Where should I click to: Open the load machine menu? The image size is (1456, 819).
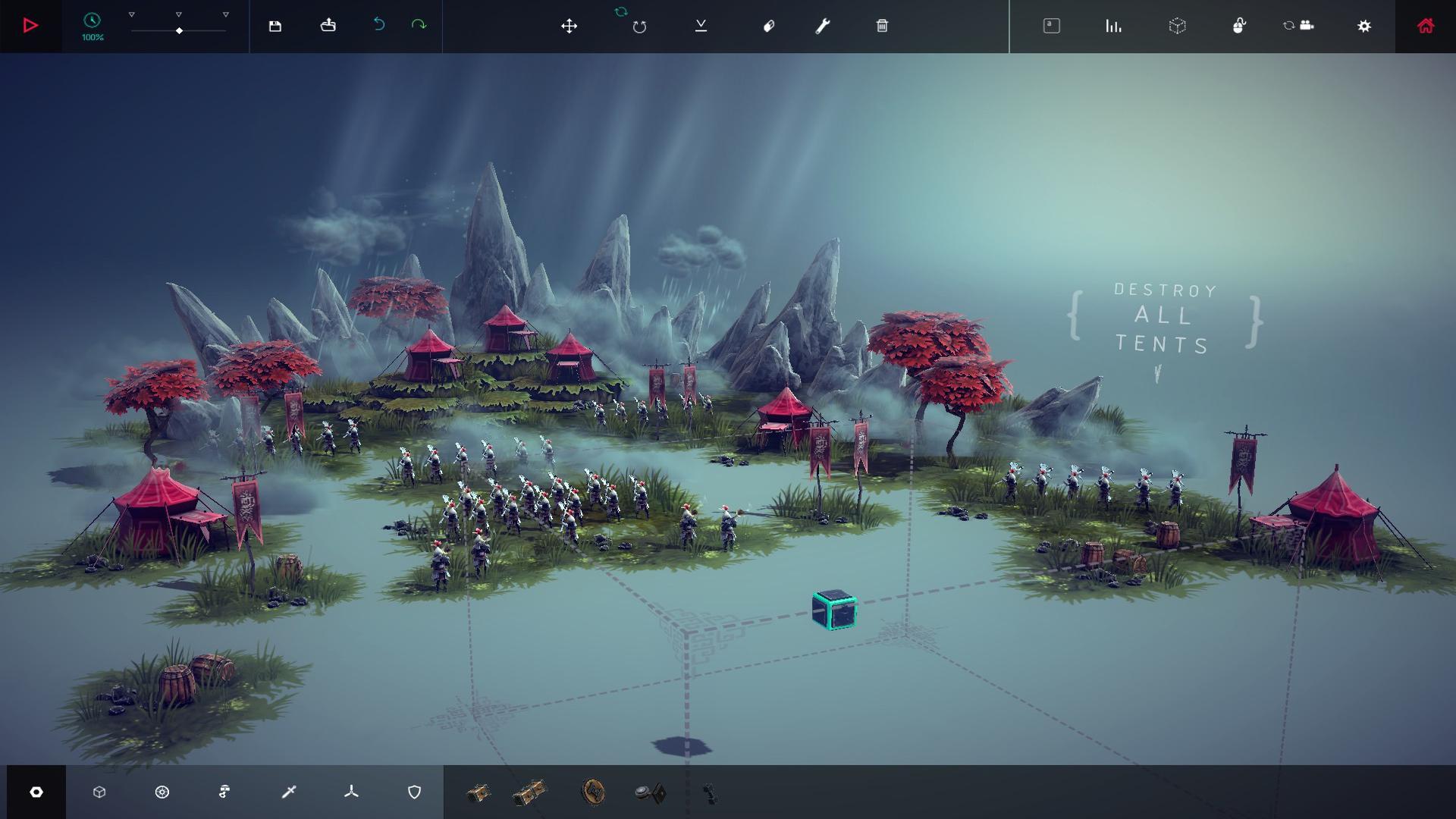pyautogui.click(x=328, y=25)
